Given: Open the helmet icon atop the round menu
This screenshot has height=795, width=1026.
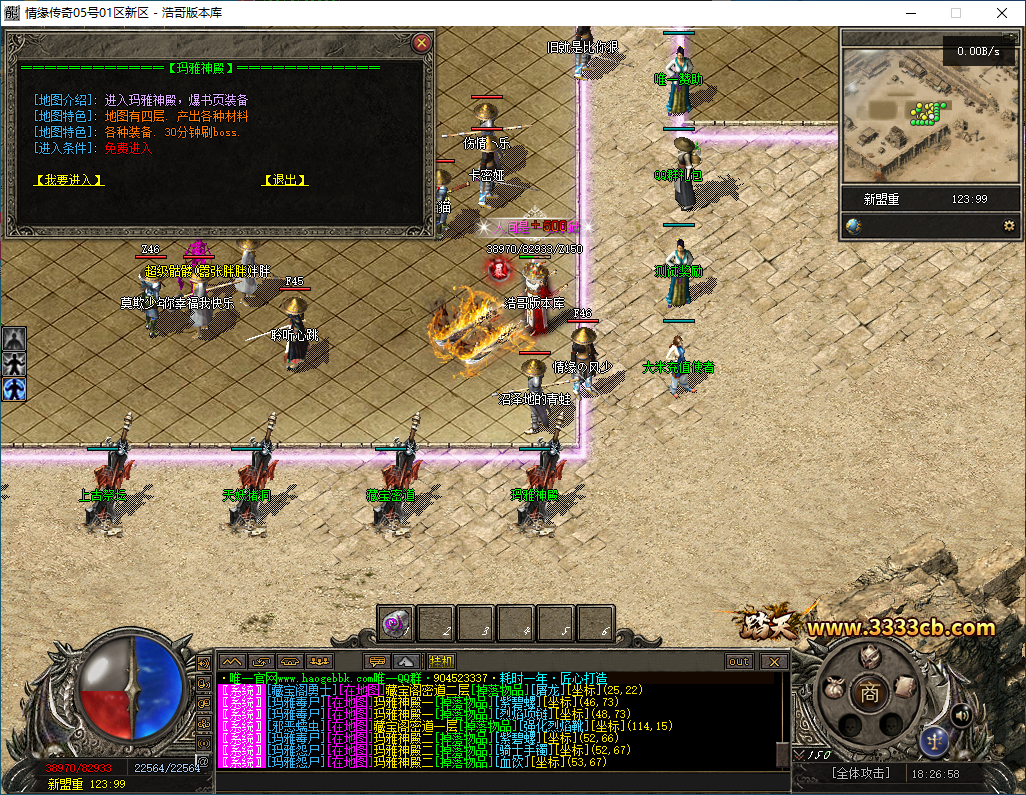Looking at the screenshot, I should click(x=870, y=656).
